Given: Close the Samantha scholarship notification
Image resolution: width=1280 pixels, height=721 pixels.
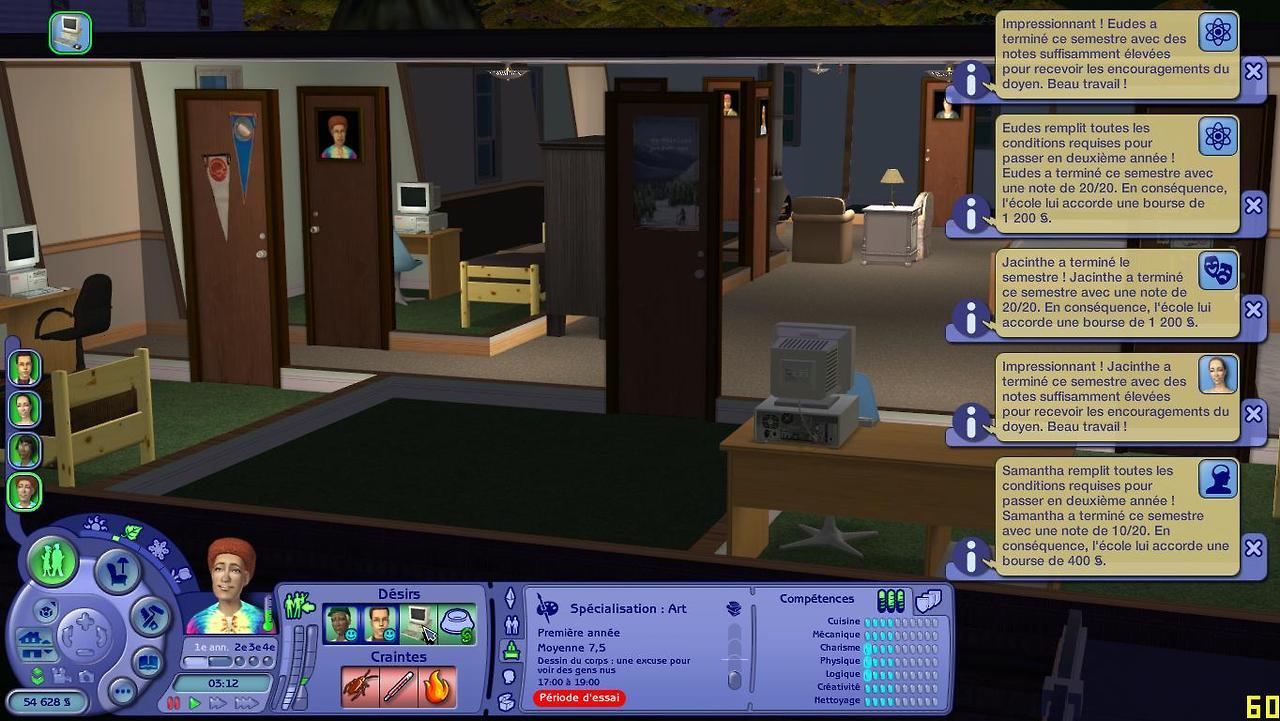Looking at the screenshot, I should [x=1253, y=548].
